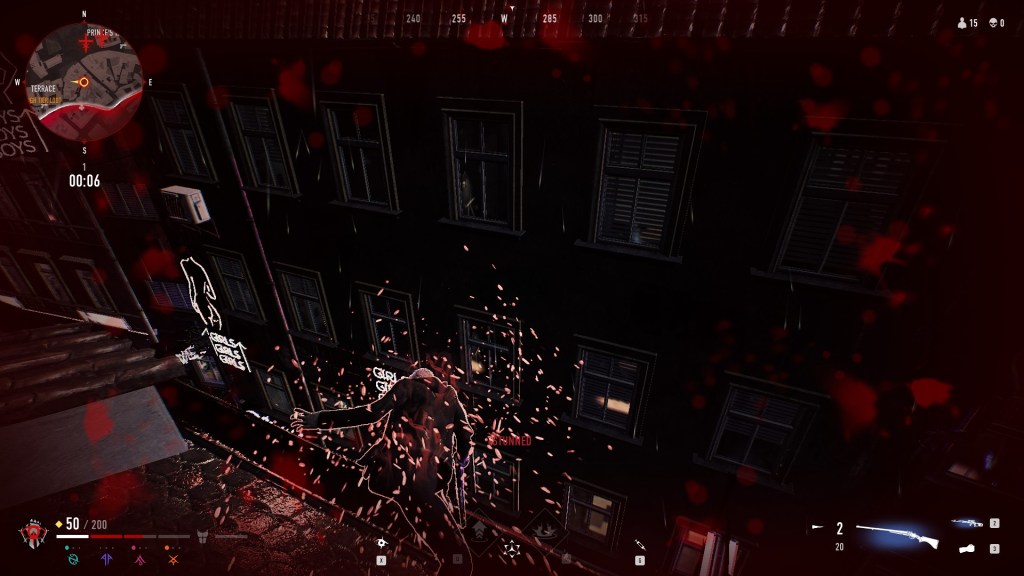
Task: Select the teal swirl resonance icon
Action: click(x=73, y=560)
